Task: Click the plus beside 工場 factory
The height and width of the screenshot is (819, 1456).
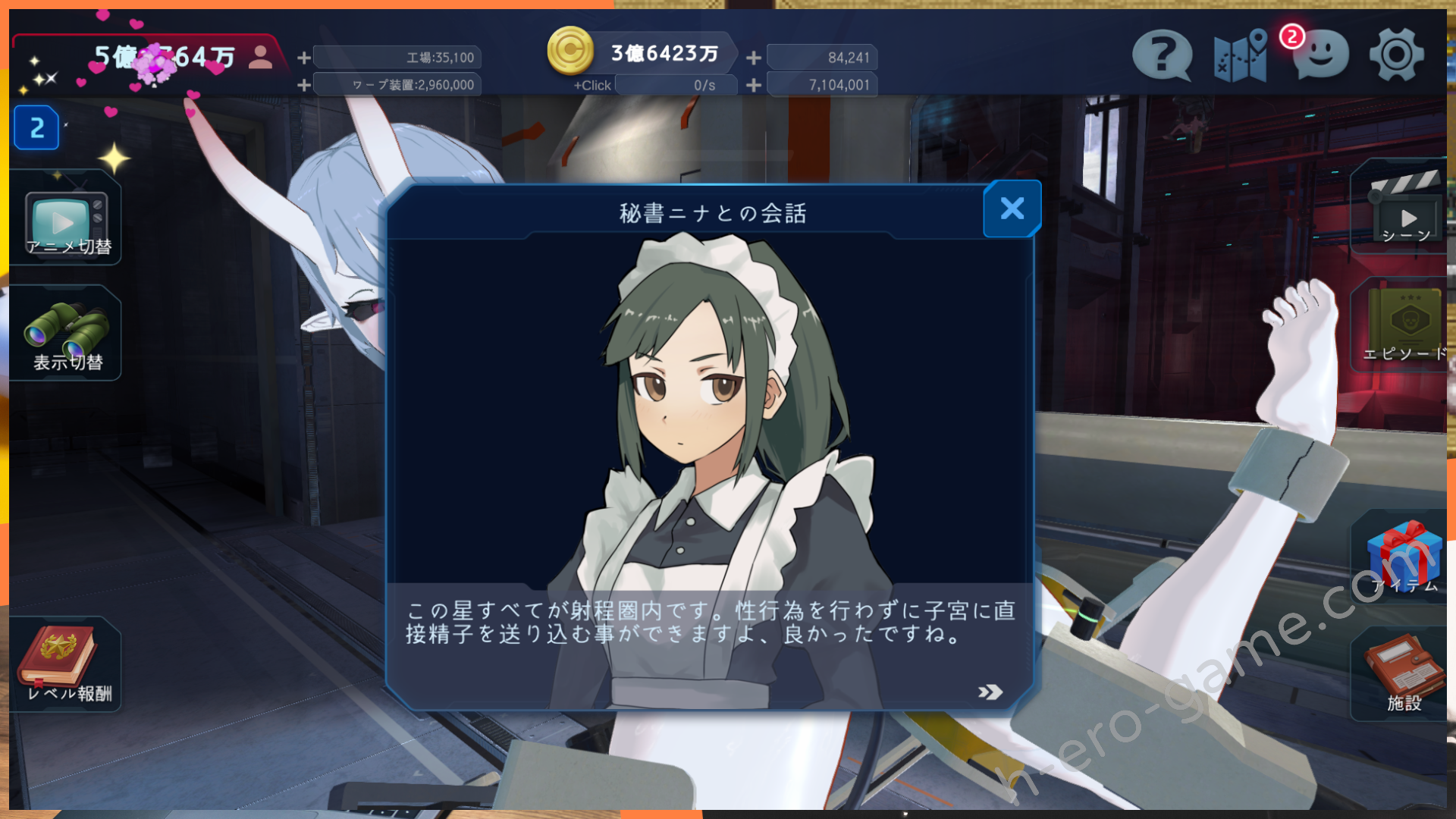Action: click(x=304, y=58)
